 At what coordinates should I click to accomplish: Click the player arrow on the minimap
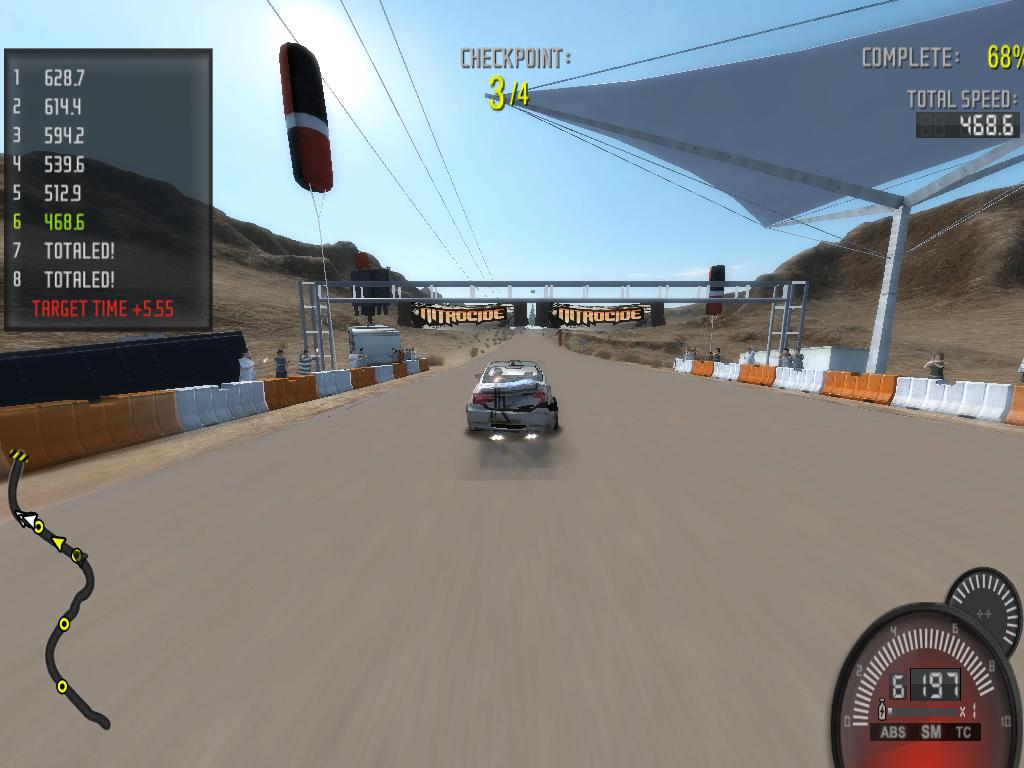24,518
